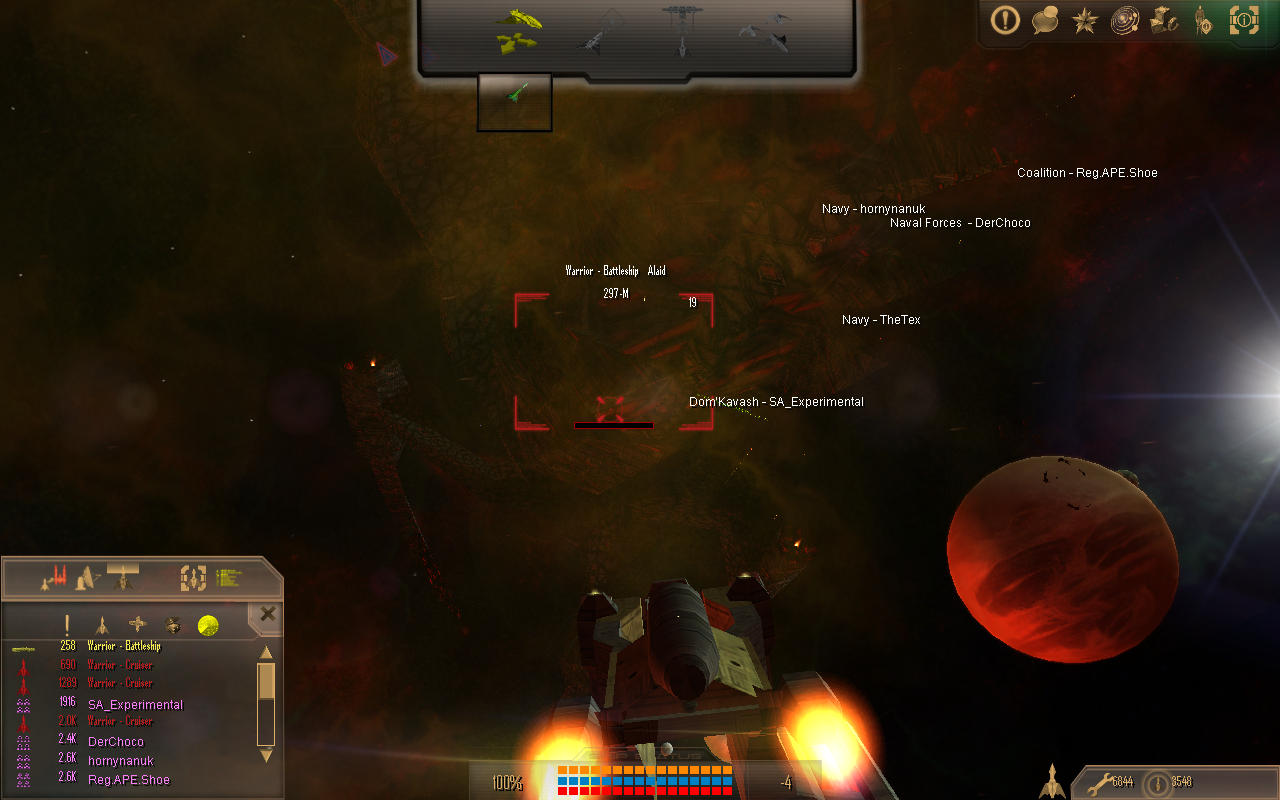Open the current information brackets icon
Screen dimensions: 1280x800
tap(1244, 22)
